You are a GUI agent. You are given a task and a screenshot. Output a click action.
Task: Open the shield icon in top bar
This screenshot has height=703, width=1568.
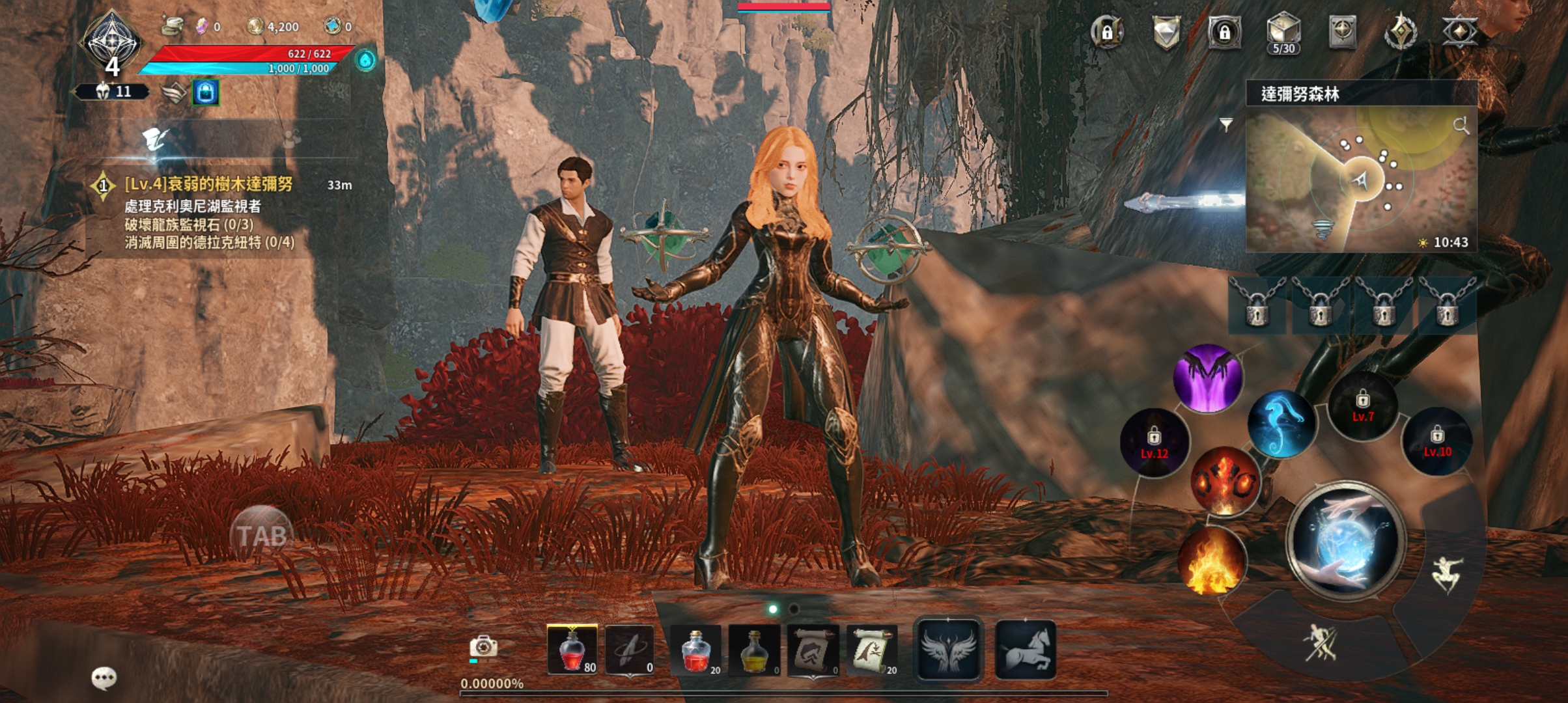(1166, 33)
